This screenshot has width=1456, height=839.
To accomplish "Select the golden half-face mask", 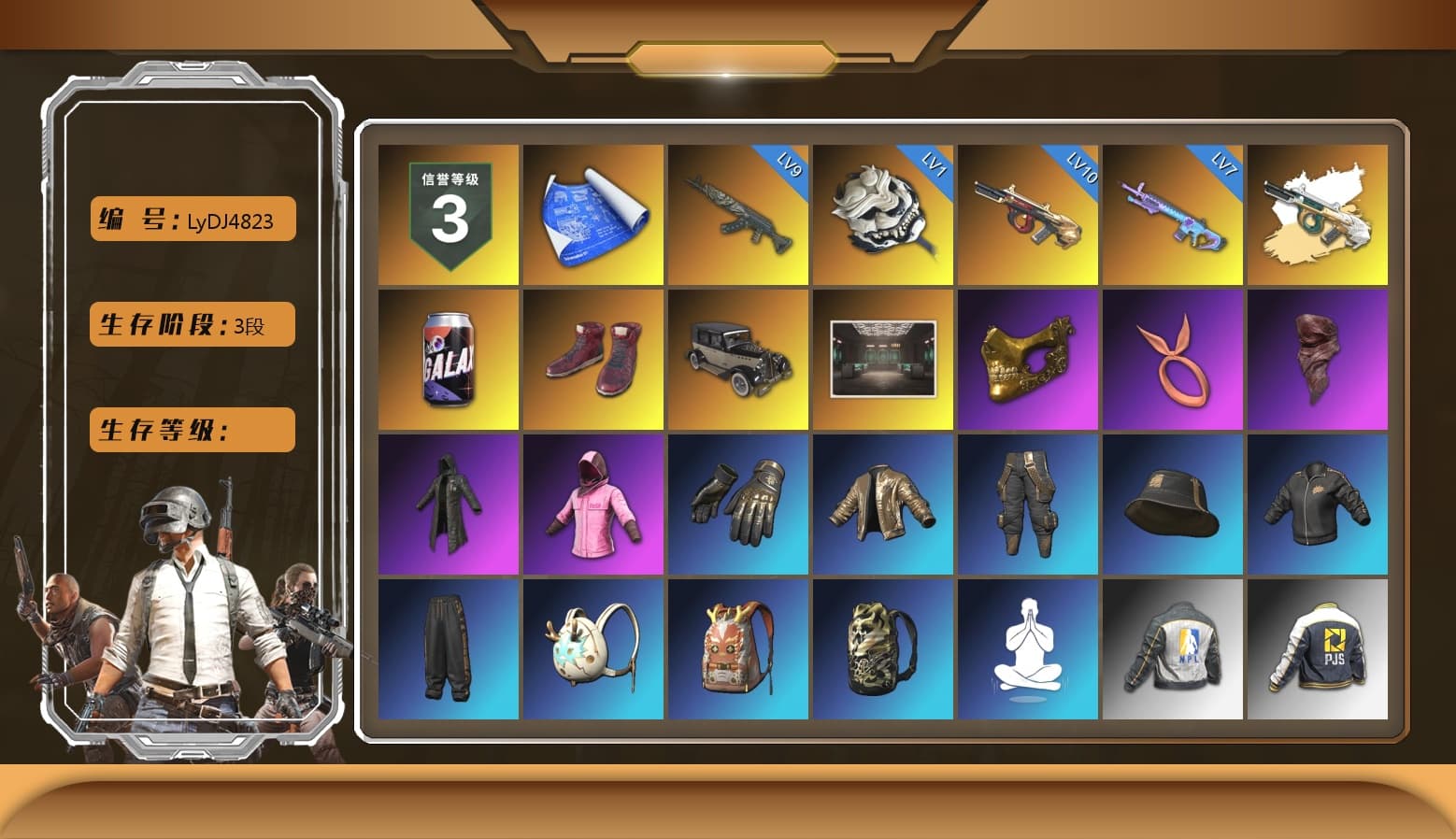I will 1028,358.
